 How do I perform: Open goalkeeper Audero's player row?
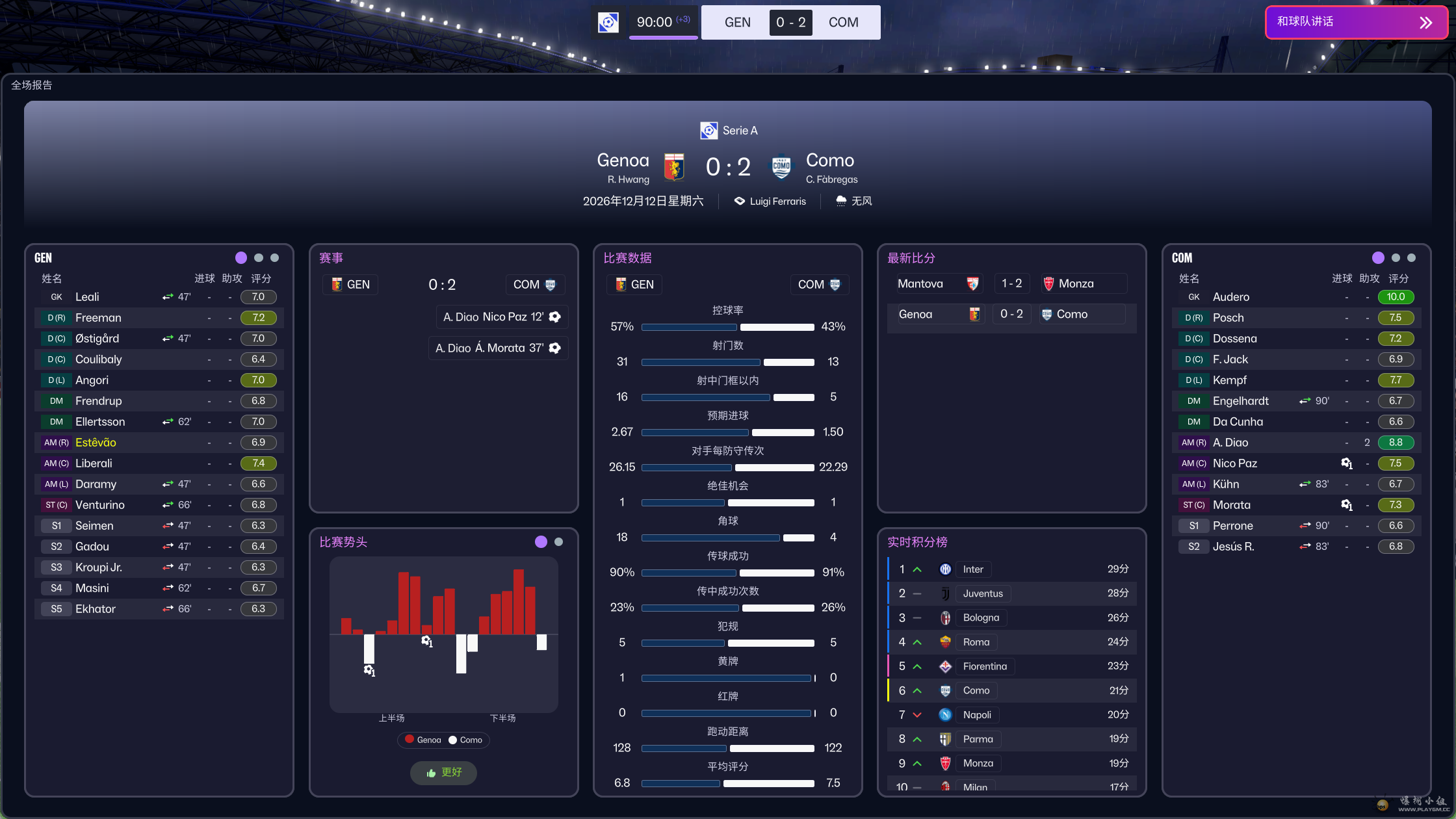tap(1230, 297)
